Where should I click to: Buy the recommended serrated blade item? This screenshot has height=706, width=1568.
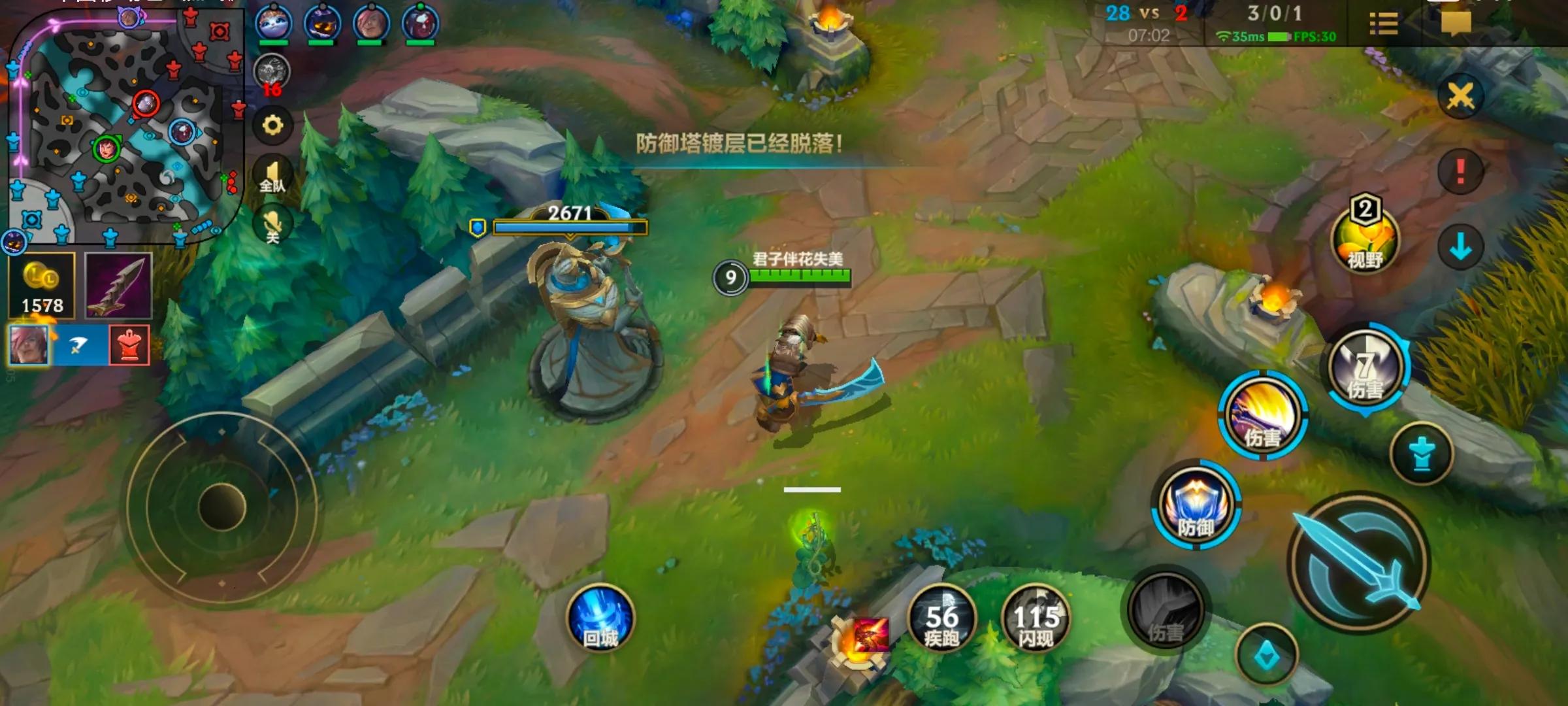tap(118, 286)
